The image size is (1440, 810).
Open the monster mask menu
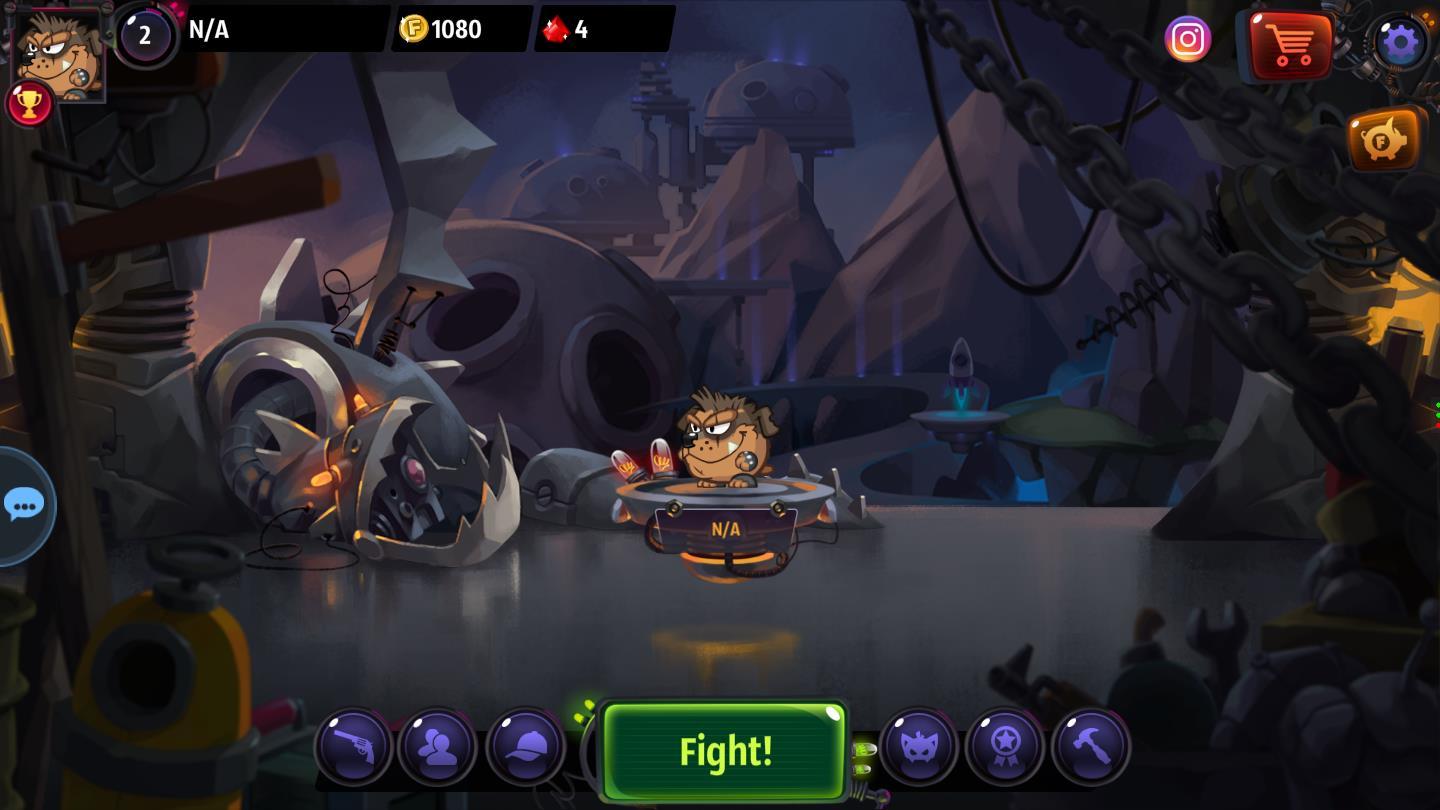(x=918, y=747)
